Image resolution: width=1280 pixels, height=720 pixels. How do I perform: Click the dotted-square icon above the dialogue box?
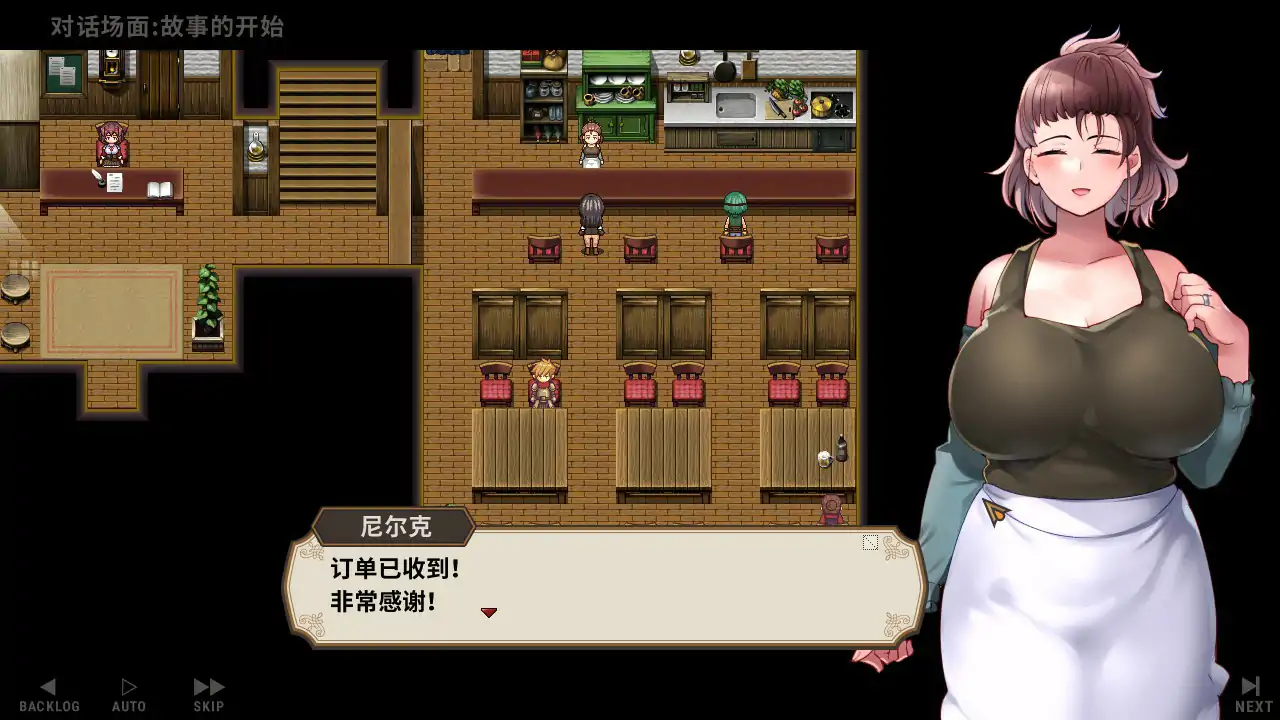pyautogui.click(x=869, y=543)
